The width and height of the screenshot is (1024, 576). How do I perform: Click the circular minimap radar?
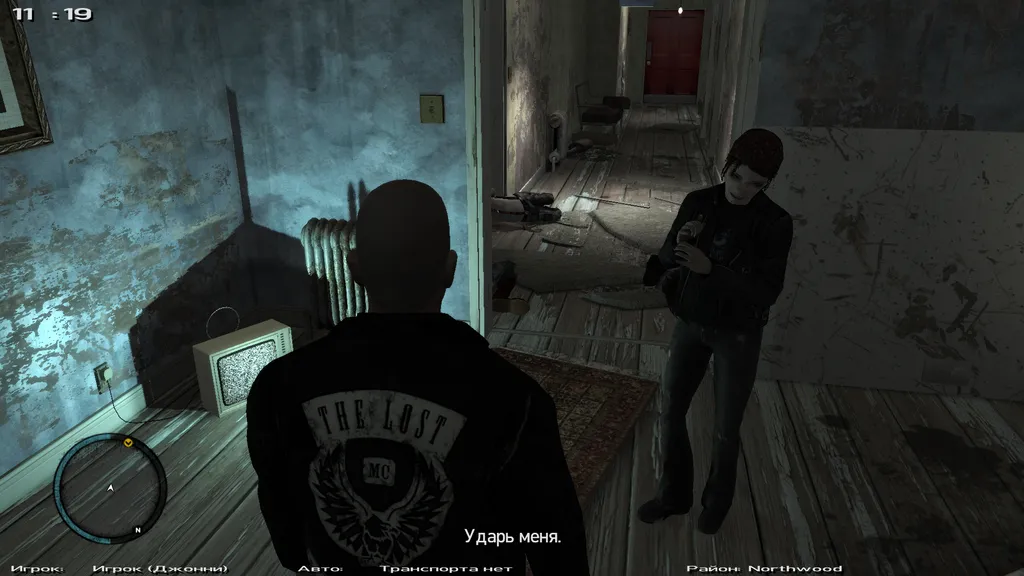click(110, 488)
